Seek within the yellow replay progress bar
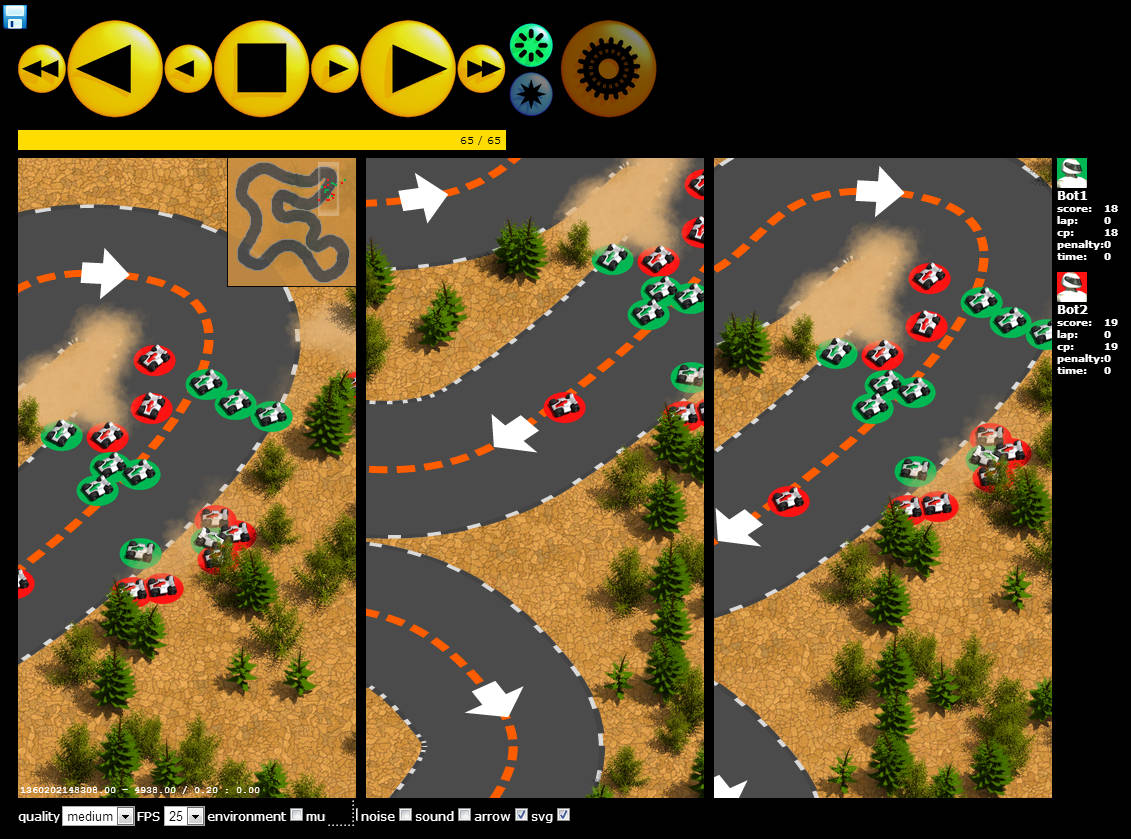Viewport: 1131px width, 839px height. tap(261, 140)
